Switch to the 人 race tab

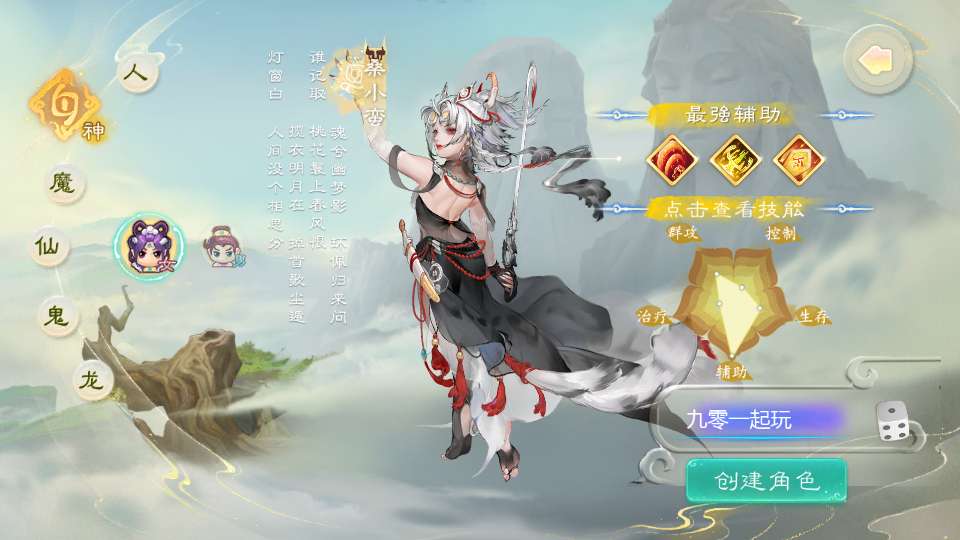pyautogui.click(x=137, y=74)
